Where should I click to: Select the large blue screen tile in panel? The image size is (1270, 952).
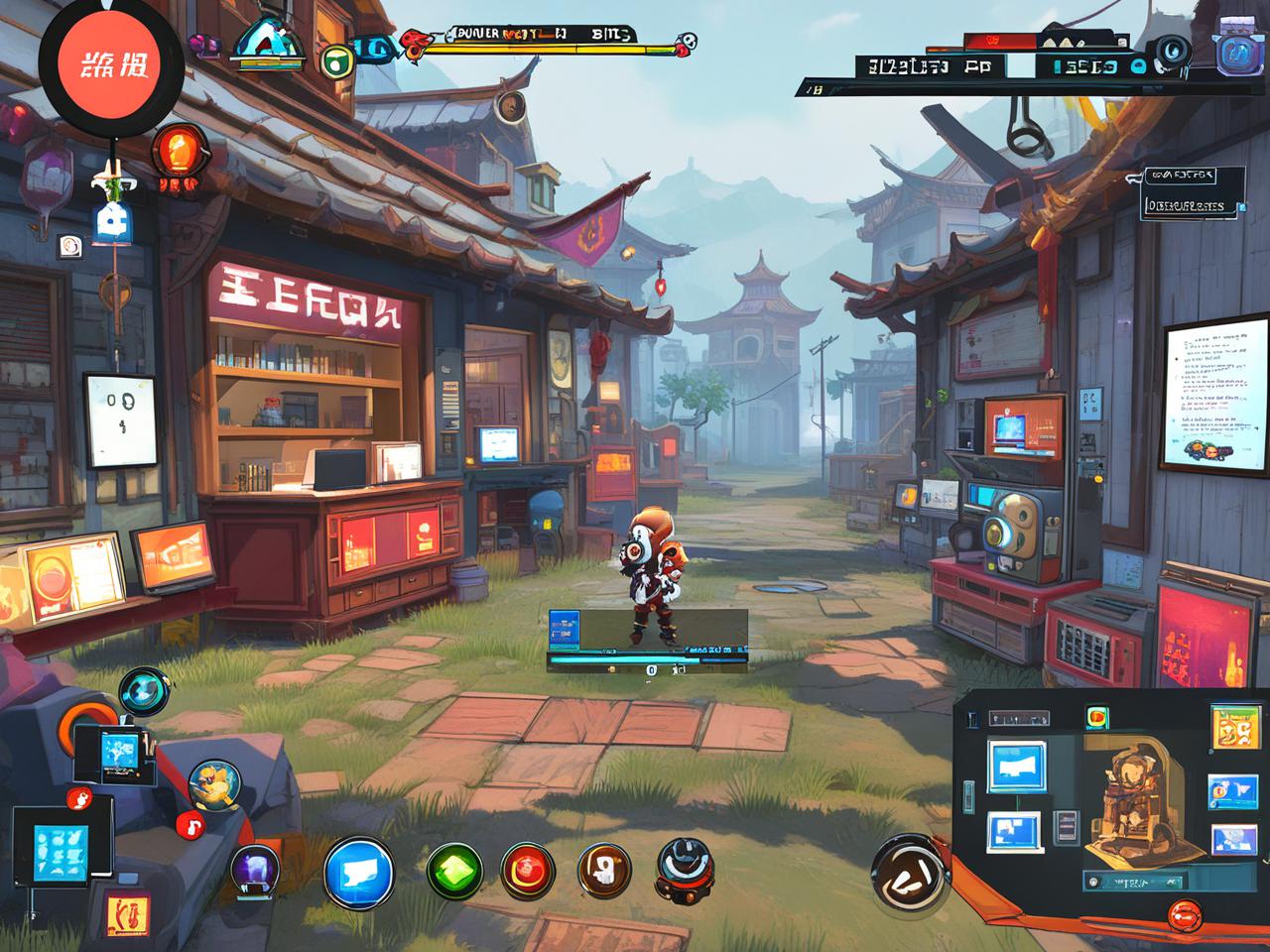click(1016, 766)
